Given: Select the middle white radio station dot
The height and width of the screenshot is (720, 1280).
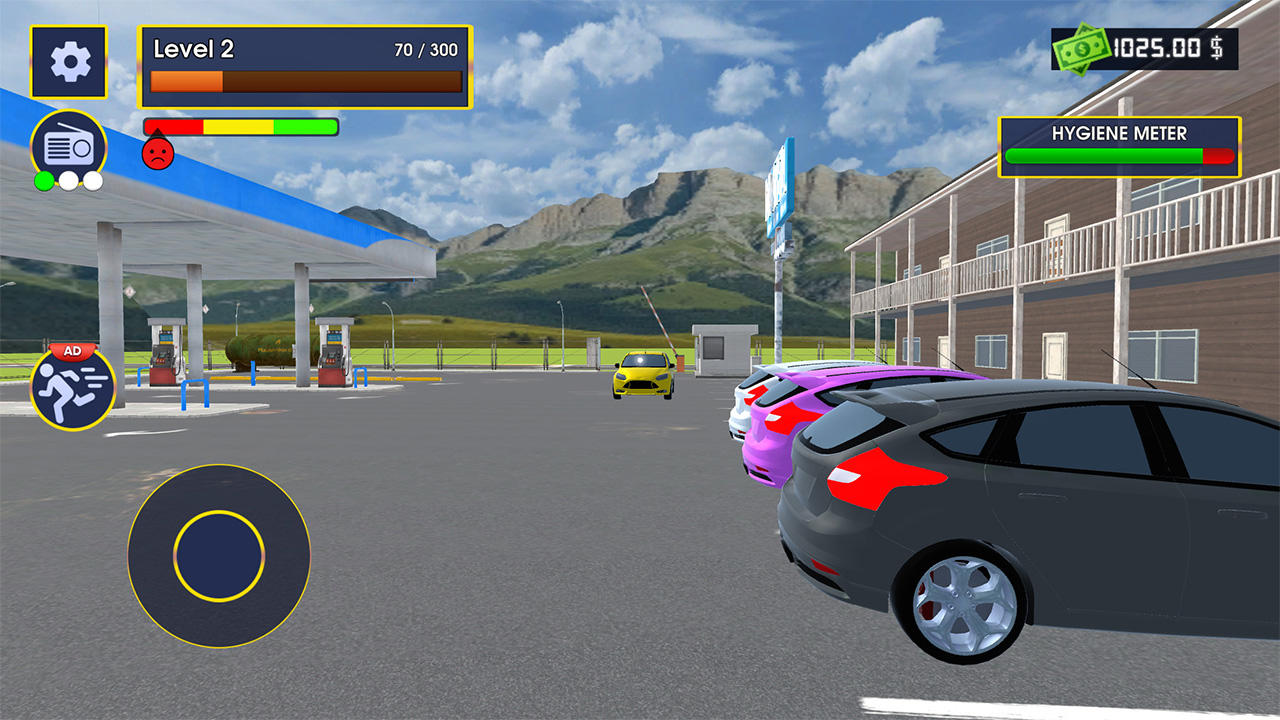Looking at the screenshot, I should point(68,182).
